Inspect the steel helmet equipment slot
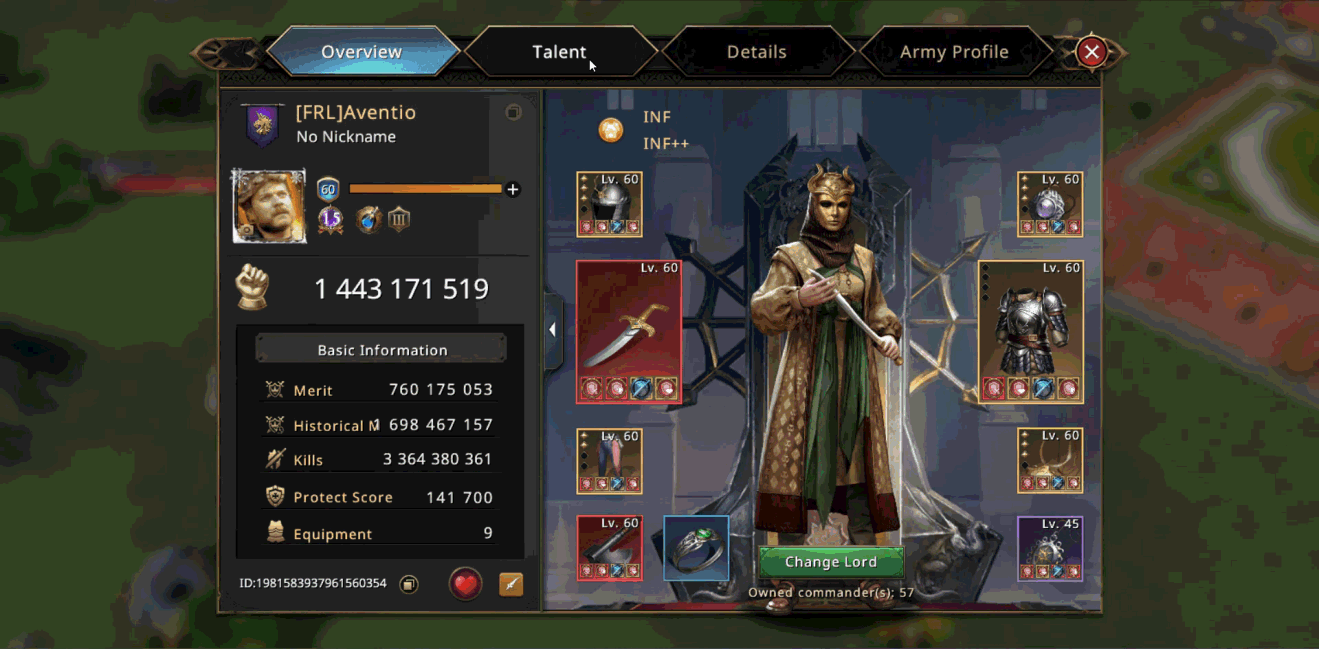Screen dimensions: 1319x649 (x=610, y=204)
